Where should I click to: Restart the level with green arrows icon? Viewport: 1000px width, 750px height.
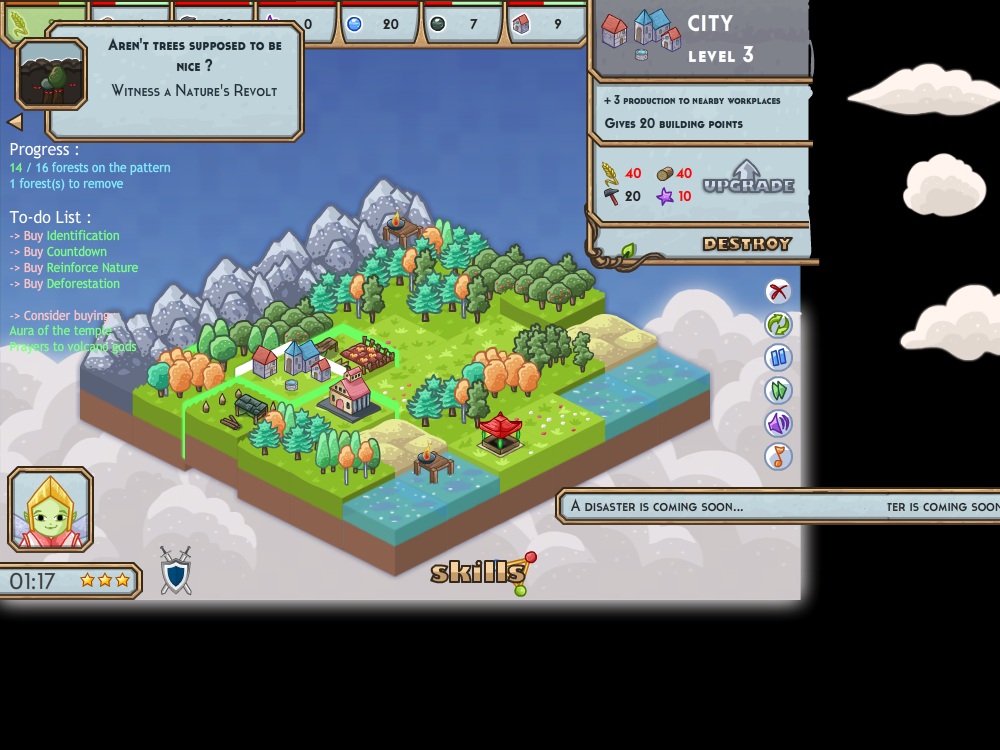coord(778,324)
